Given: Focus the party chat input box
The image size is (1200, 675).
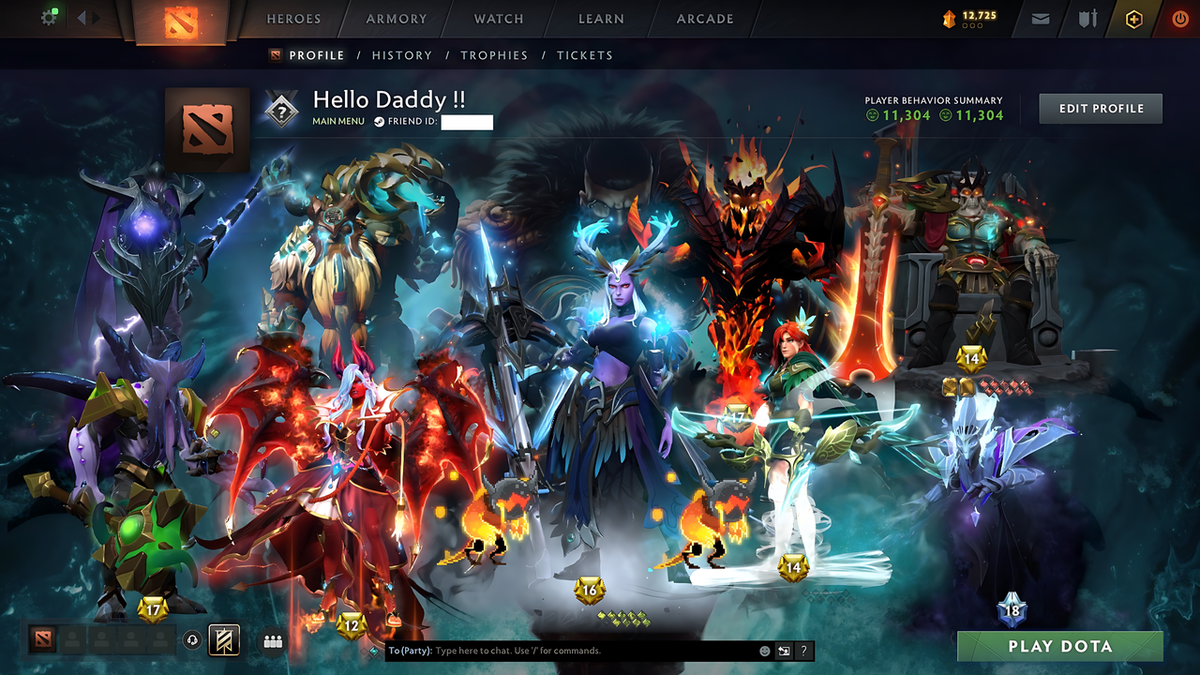Looking at the screenshot, I should tap(590, 651).
